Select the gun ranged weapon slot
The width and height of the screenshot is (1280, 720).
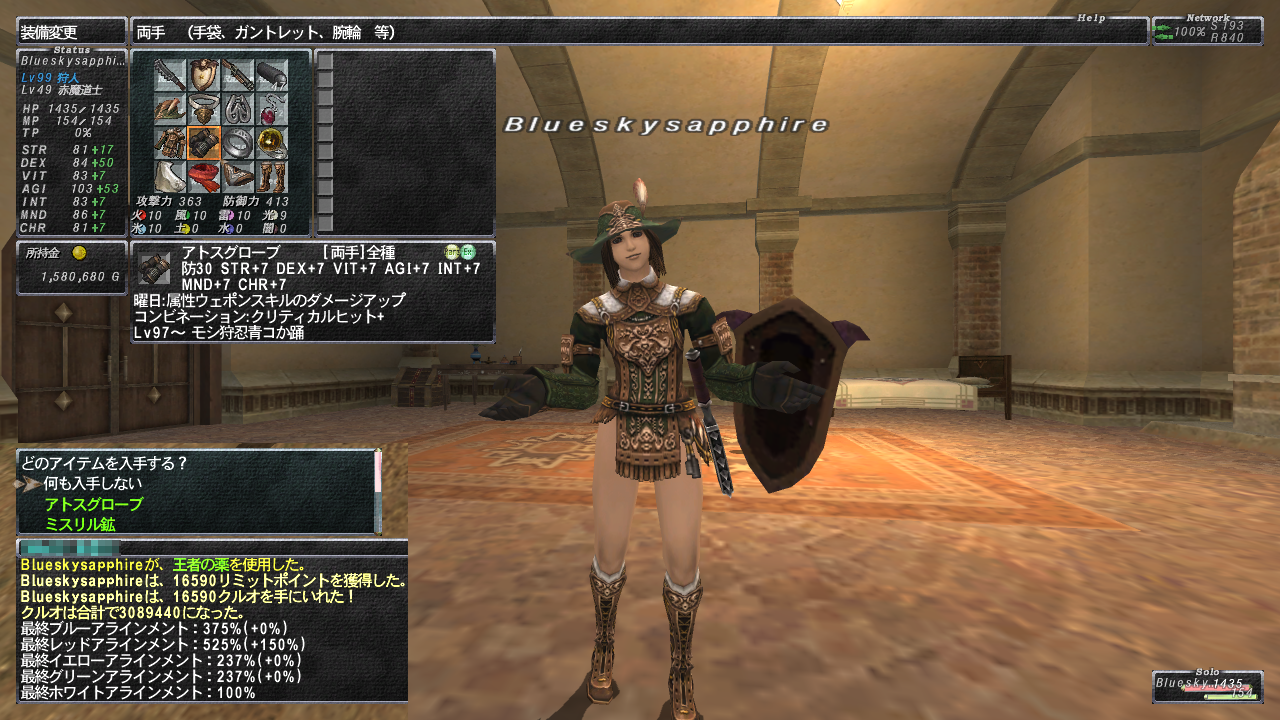(238, 75)
